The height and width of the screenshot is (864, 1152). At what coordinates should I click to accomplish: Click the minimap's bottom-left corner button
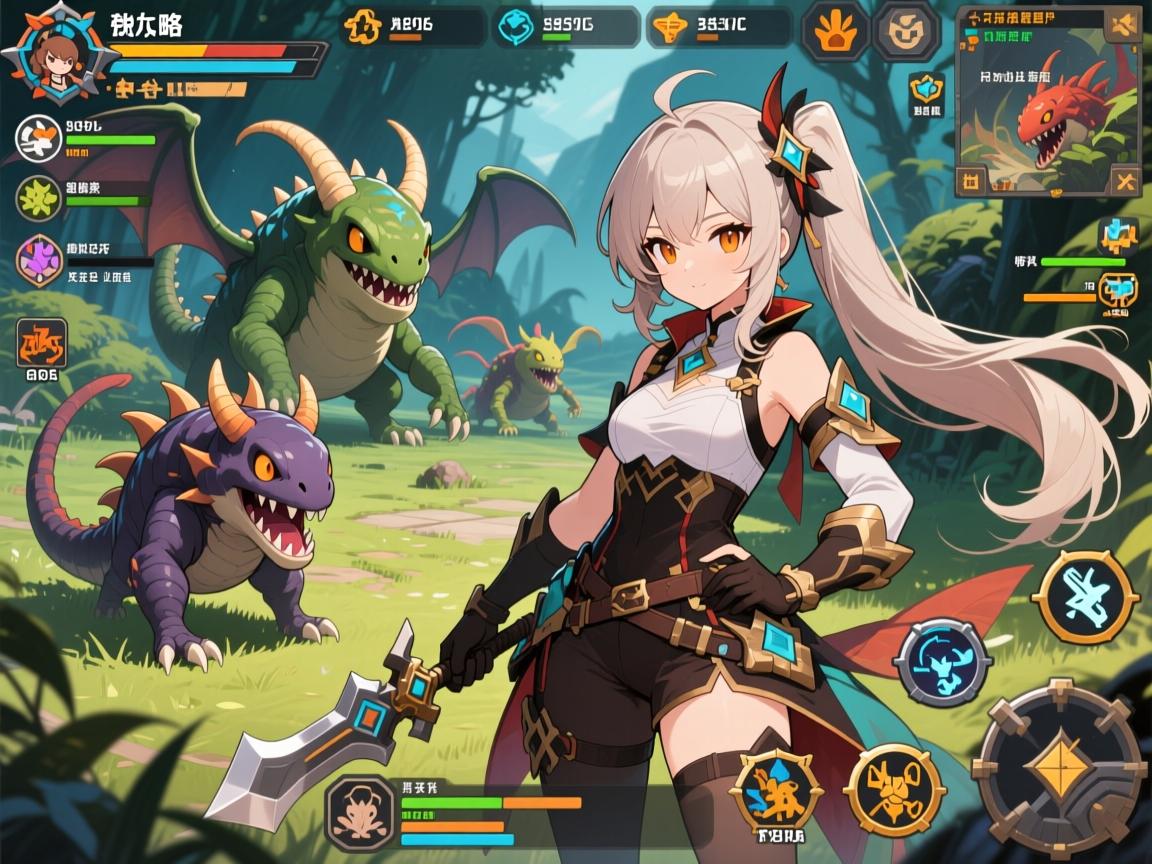coord(972,181)
